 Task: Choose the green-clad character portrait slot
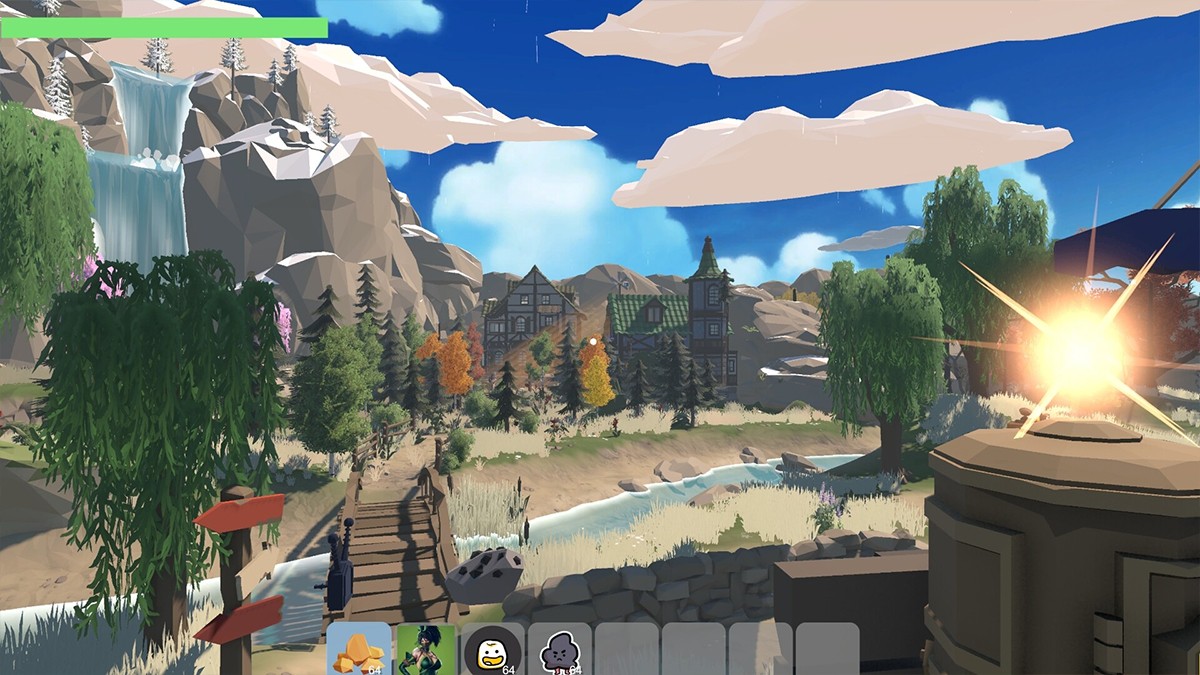pos(426,649)
